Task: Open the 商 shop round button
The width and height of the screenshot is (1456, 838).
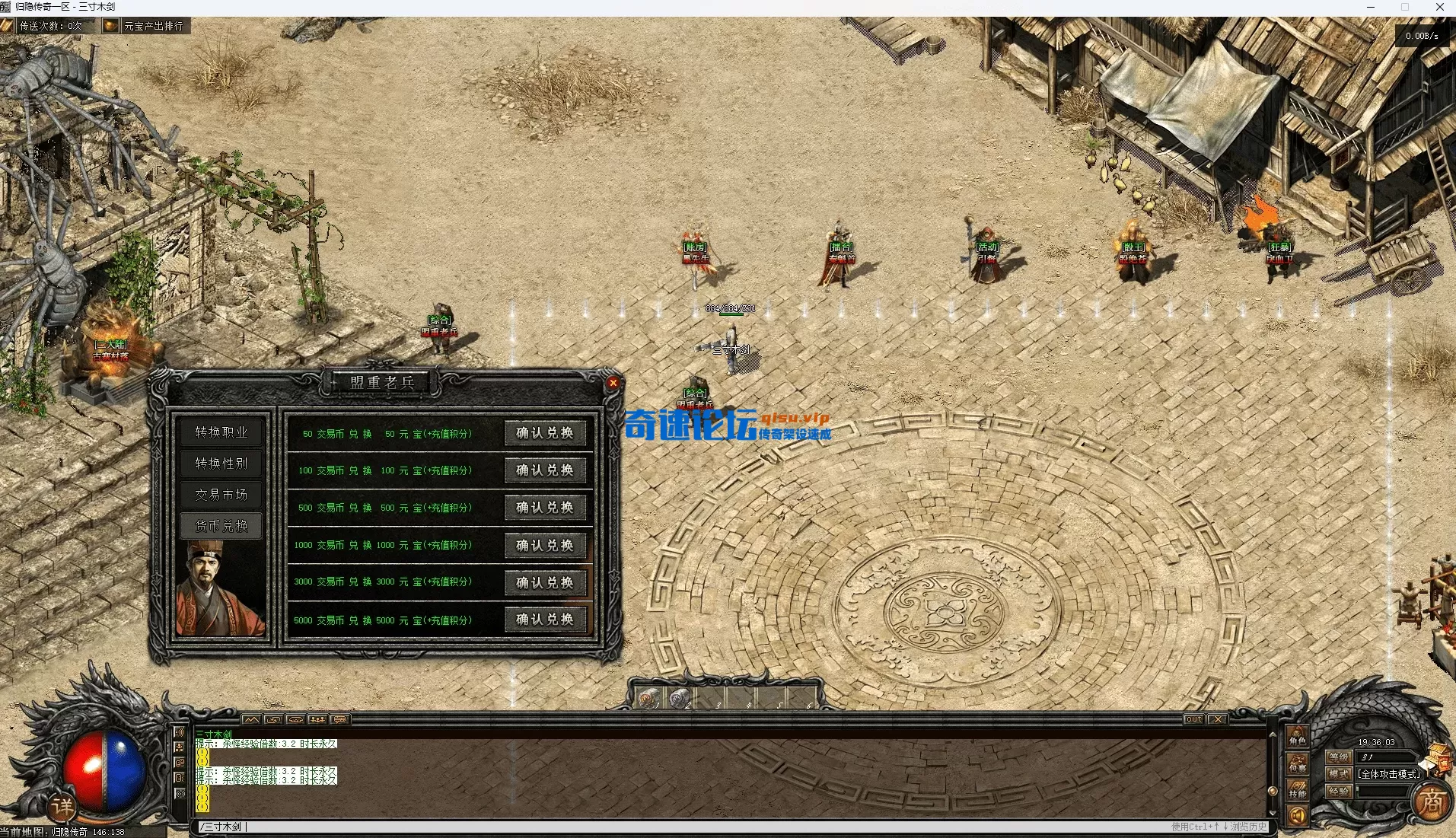Action: [1431, 801]
